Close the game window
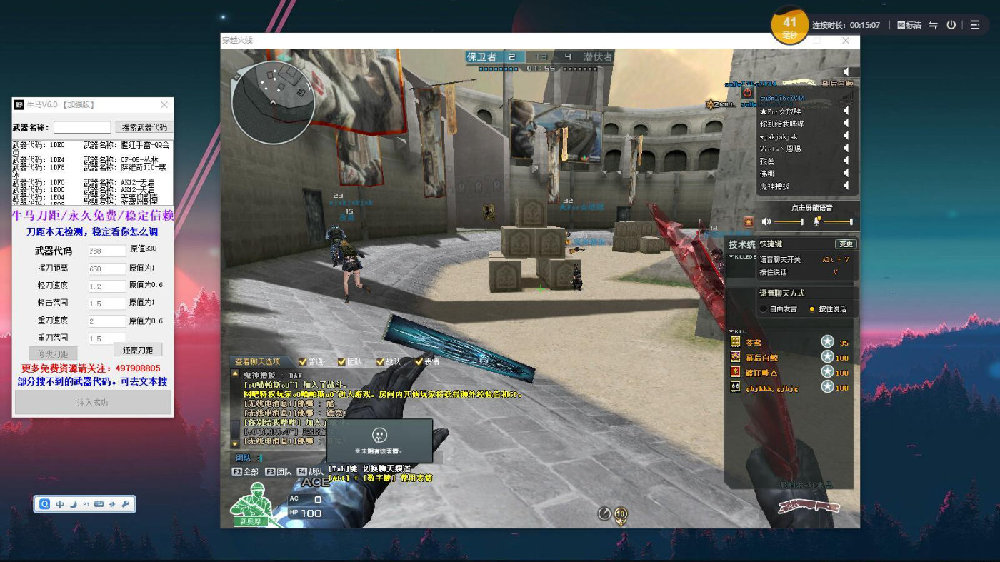The height and width of the screenshot is (562, 1000). pos(847,41)
